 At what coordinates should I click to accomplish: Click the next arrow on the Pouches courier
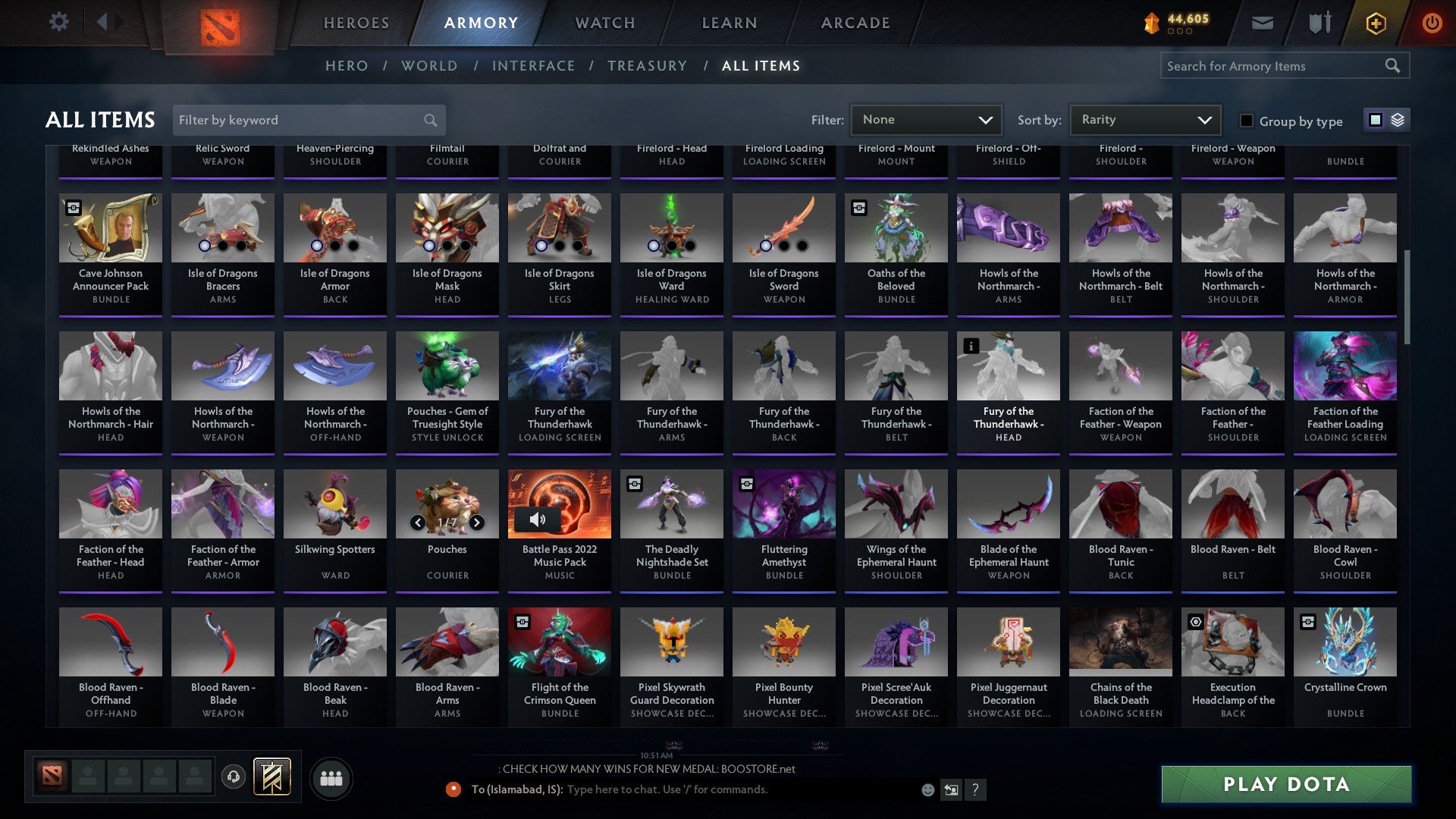(477, 522)
